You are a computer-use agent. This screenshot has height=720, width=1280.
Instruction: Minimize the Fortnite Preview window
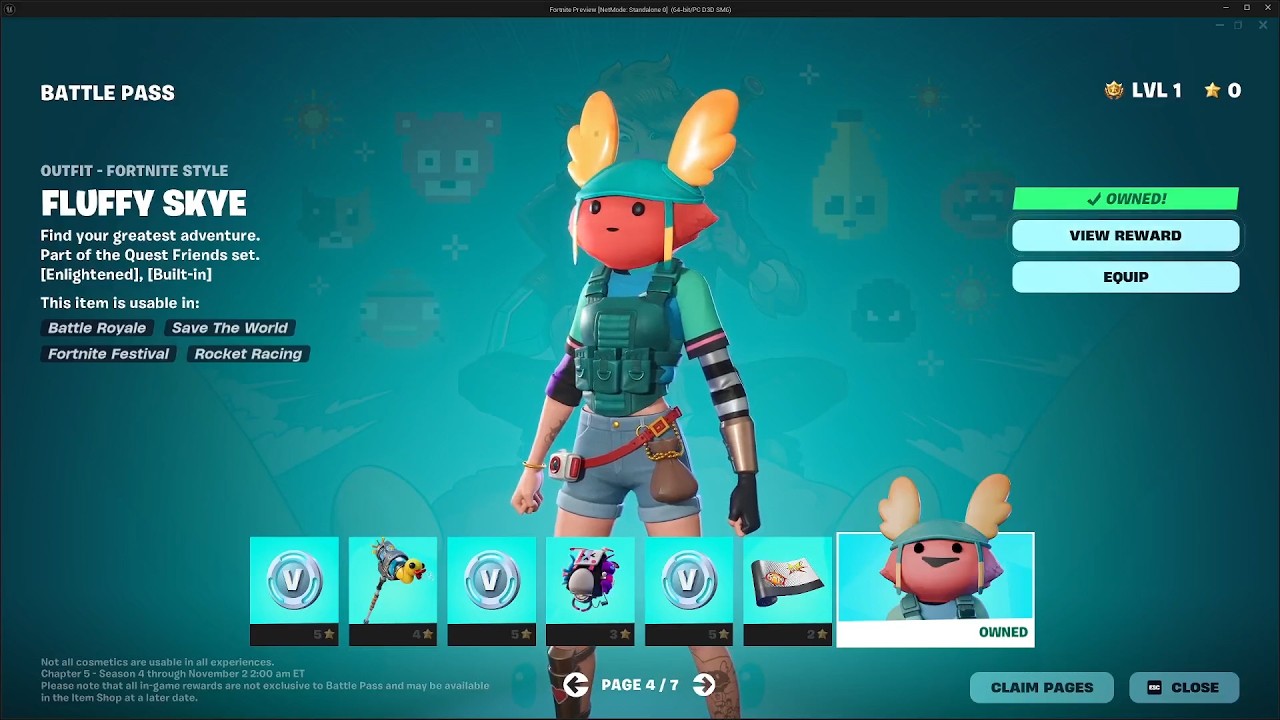1226,8
